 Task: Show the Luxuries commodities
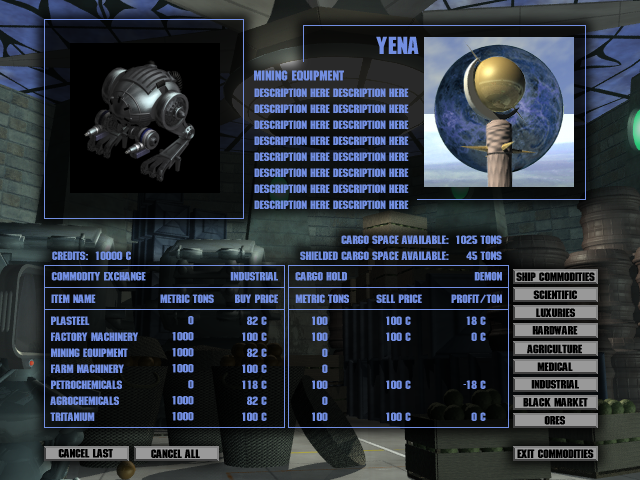pyautogui.click(x=555, y=313)
